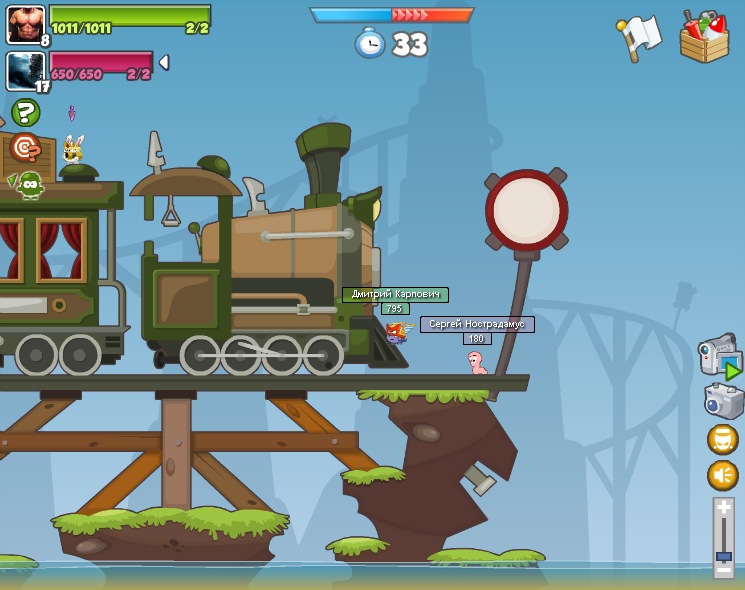Open the green question mark help
745x590 pixels.
tap(25, 112)
